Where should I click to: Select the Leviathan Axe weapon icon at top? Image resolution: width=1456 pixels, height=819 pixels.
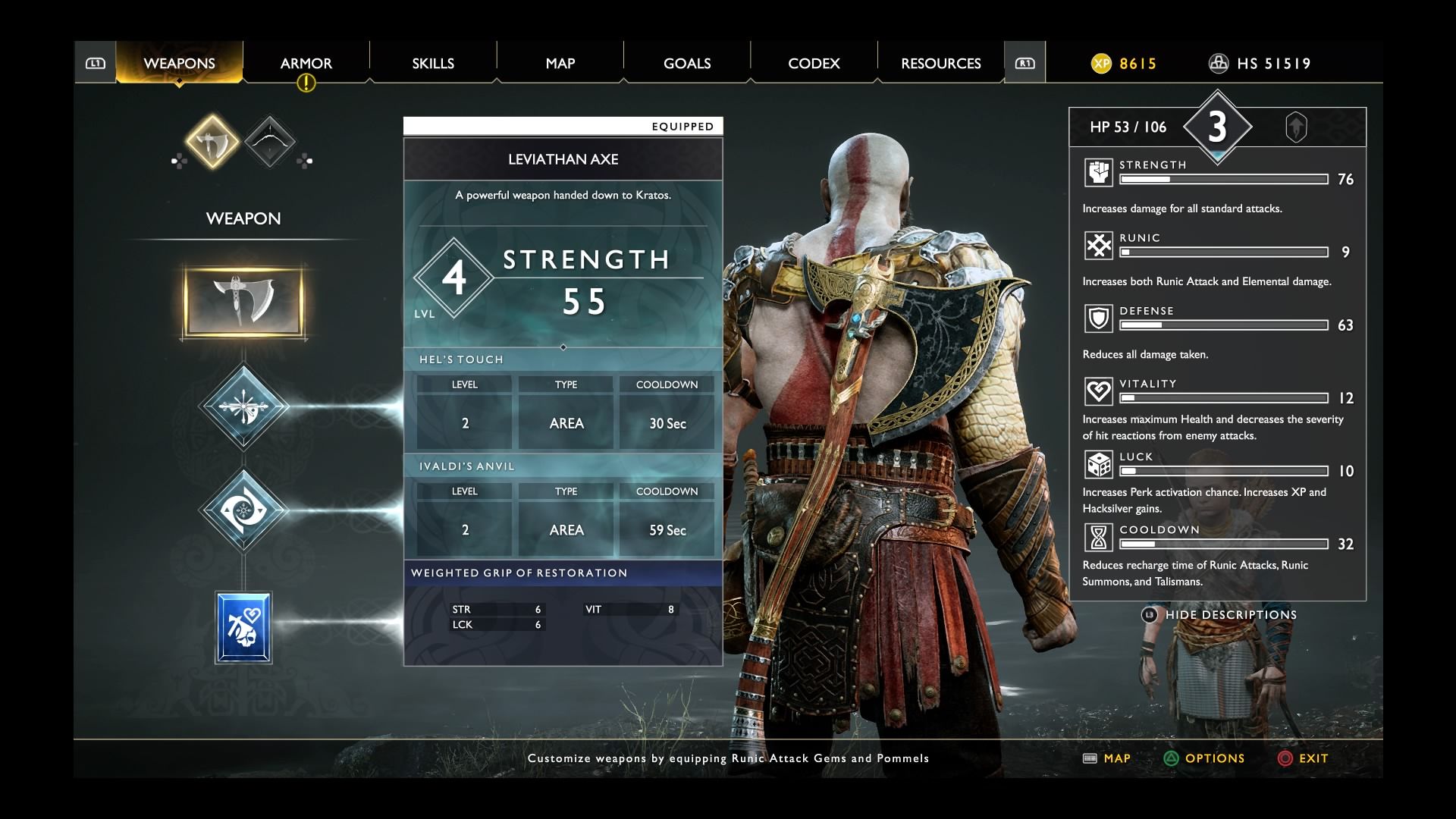(212, 141)
